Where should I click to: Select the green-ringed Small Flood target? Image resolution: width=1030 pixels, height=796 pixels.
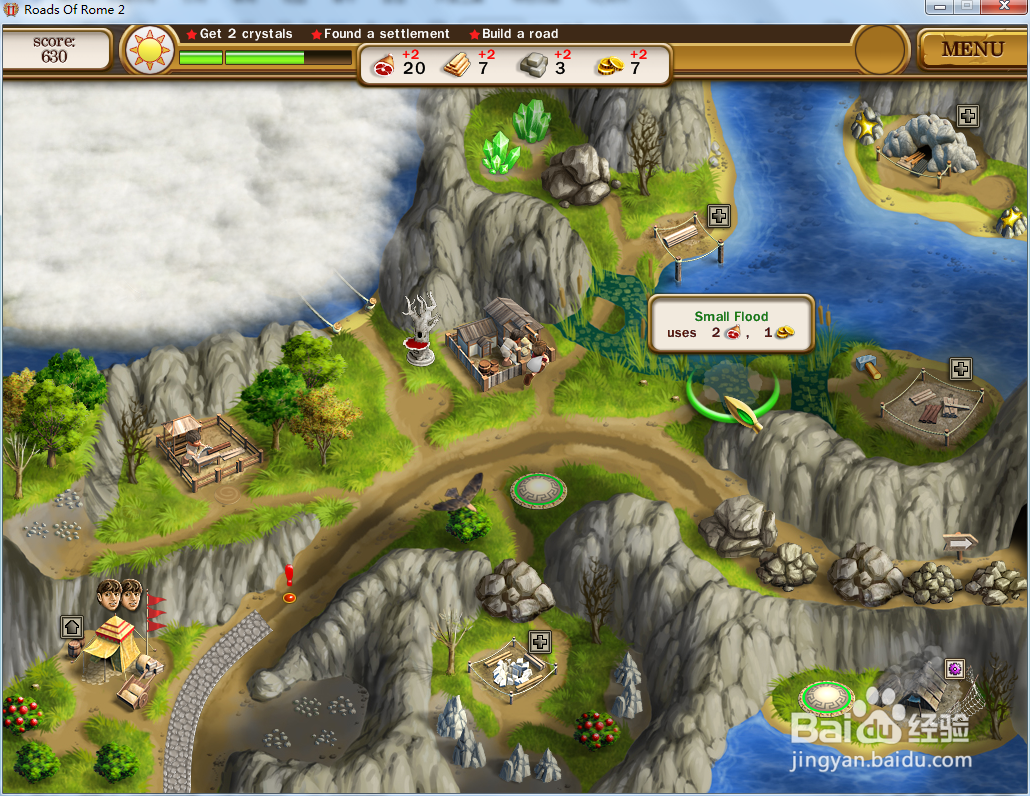tap(733, 391)
